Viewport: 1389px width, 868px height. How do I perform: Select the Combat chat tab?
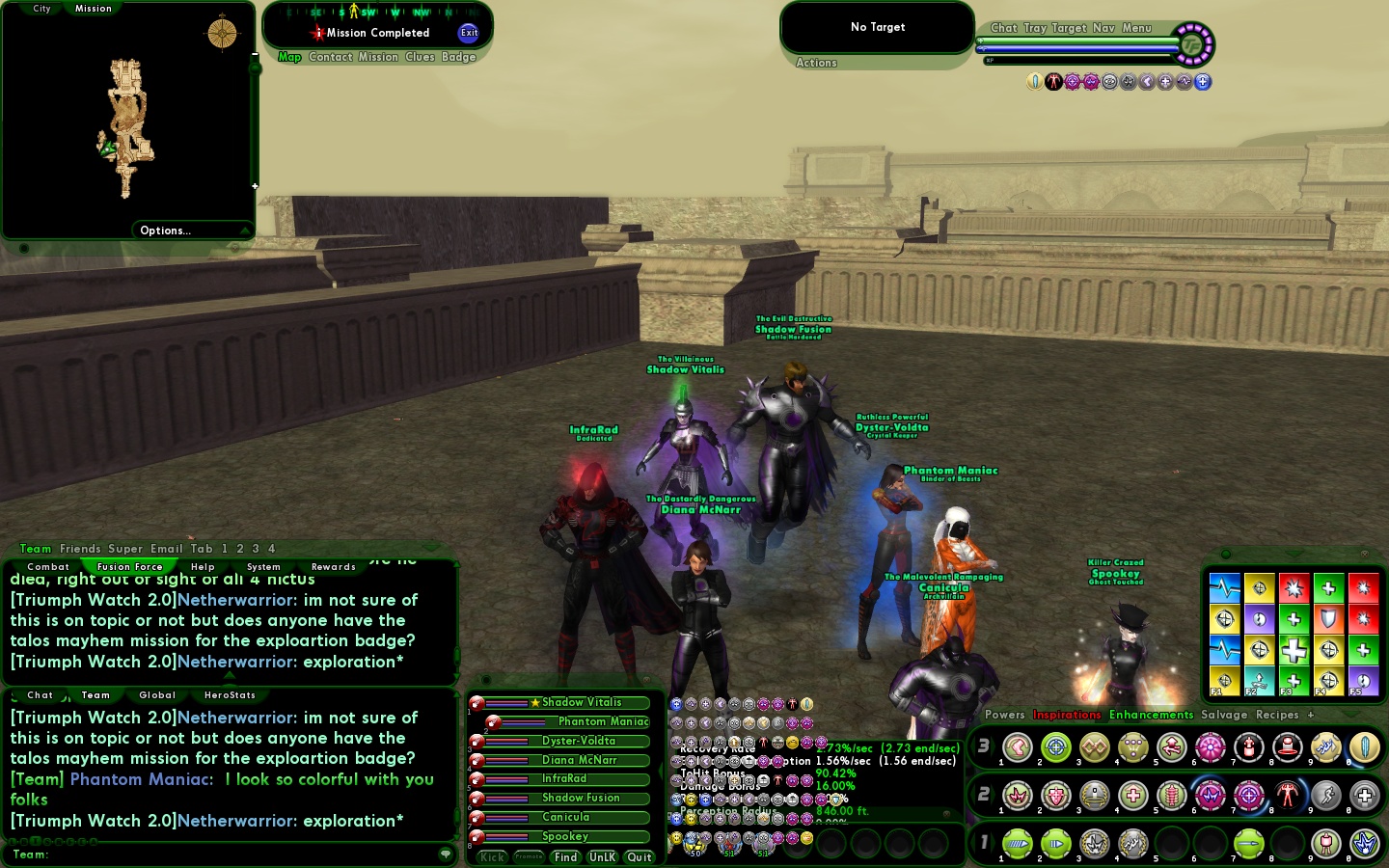point(48,567)
